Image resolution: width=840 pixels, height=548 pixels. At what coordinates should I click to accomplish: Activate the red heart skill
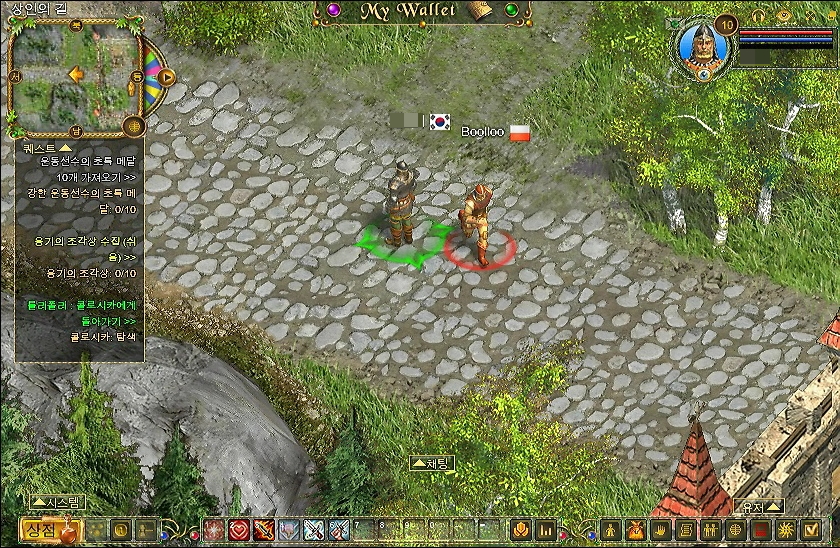(239, 530)
